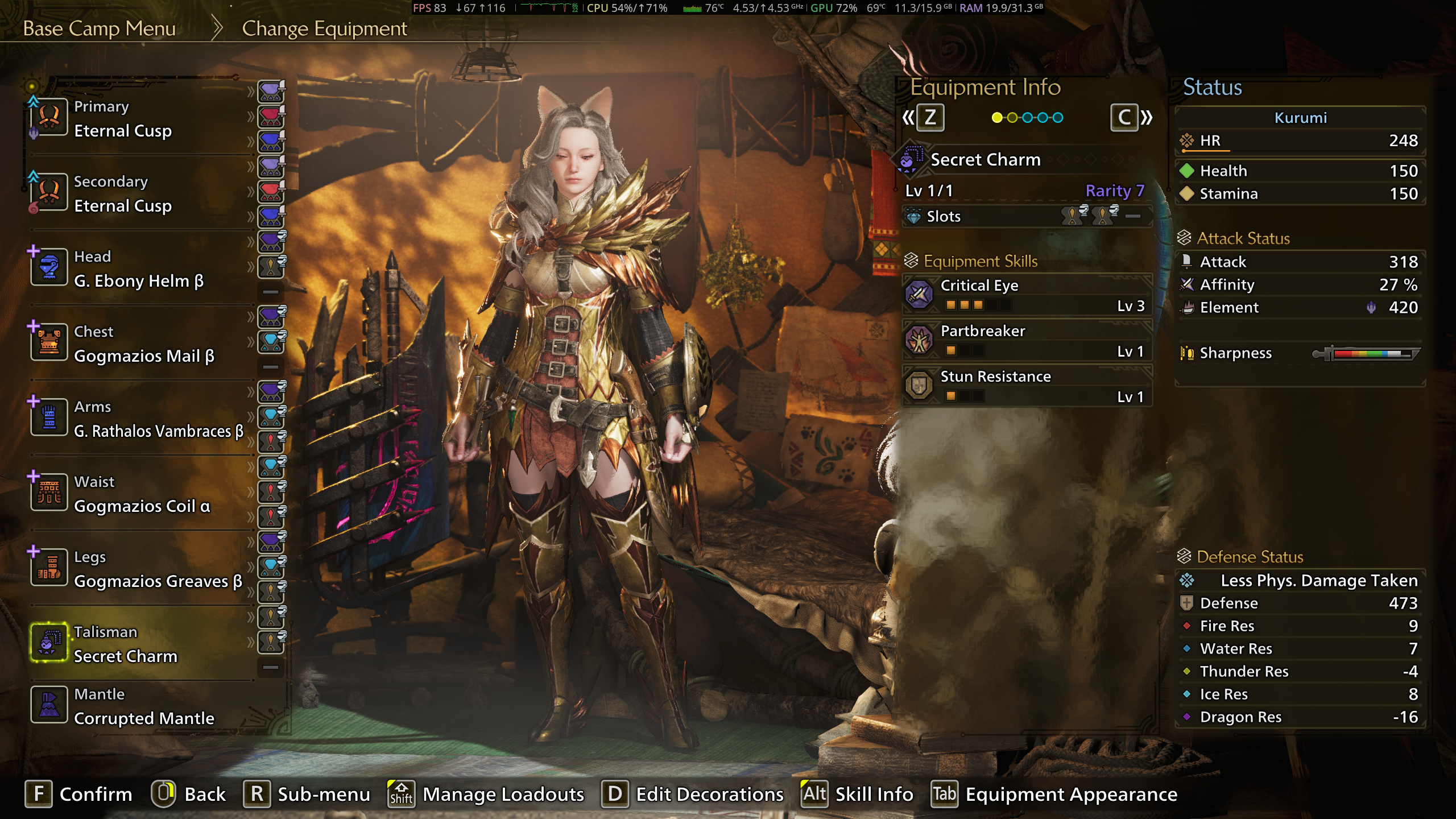This screenshot has width=1456, height=819.
Task: Return to Base Camp Menu breadcrumb
Action: click(99, 28)
